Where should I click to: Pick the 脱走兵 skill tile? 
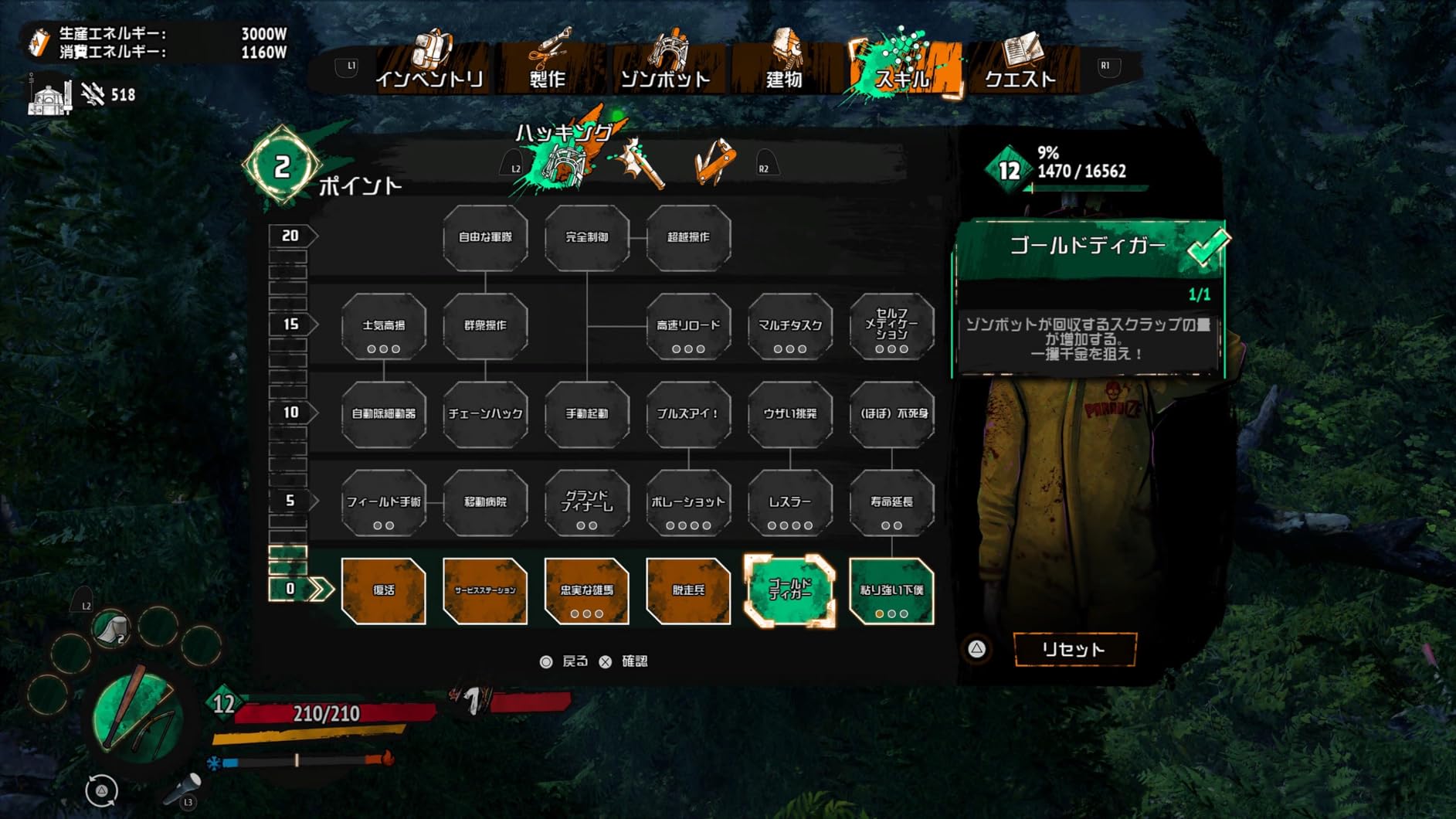tap(688, 590)
